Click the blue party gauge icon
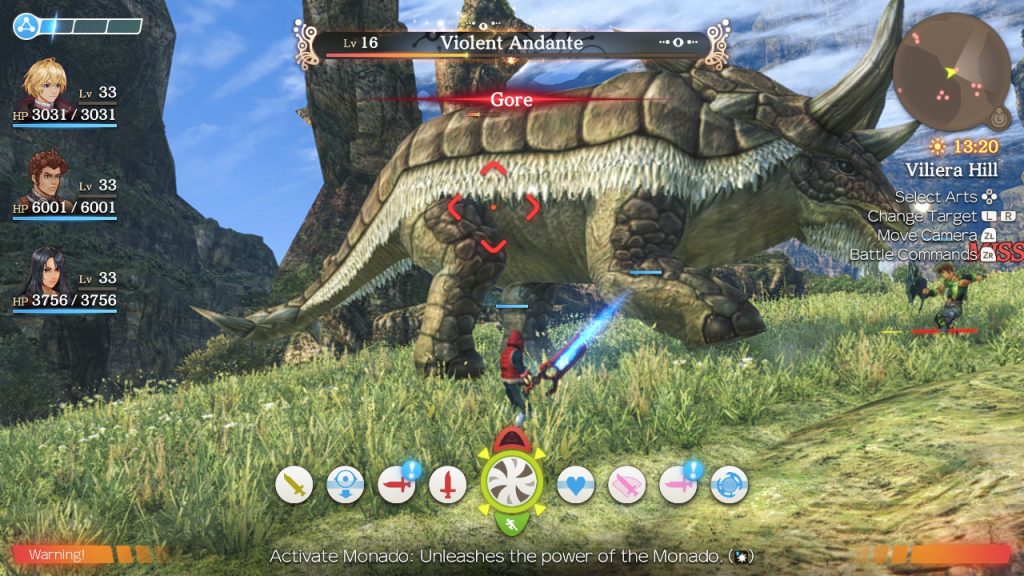This screenshot has width=1024, height=576. [25, 26]
